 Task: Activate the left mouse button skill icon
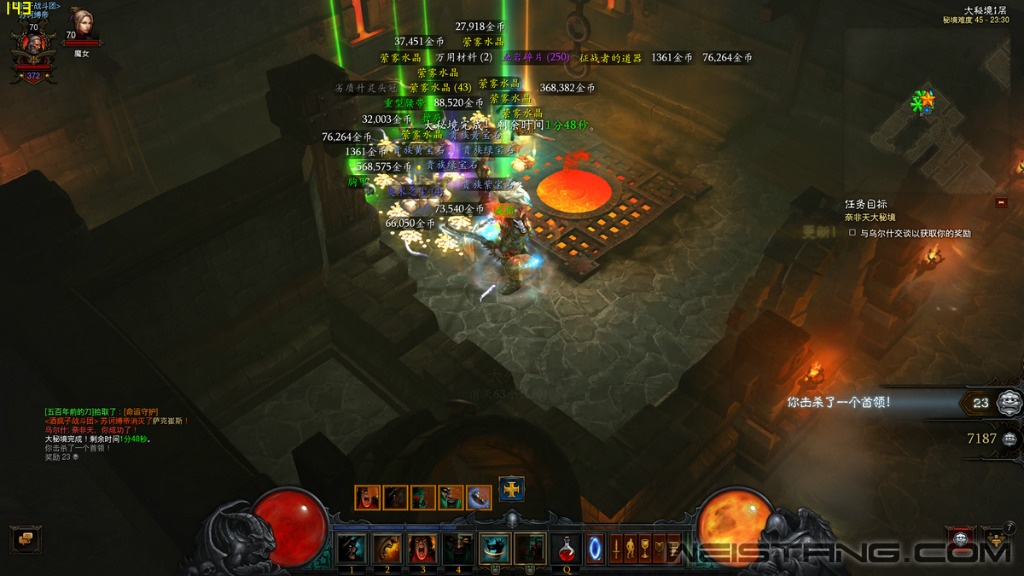coord(495,548)
